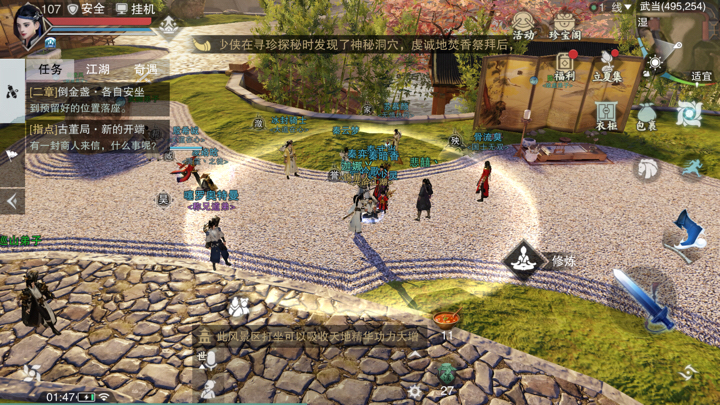
Task: Open the 衣柜 wardrobe
Action: pyautogui.click(x=606, y=114)
